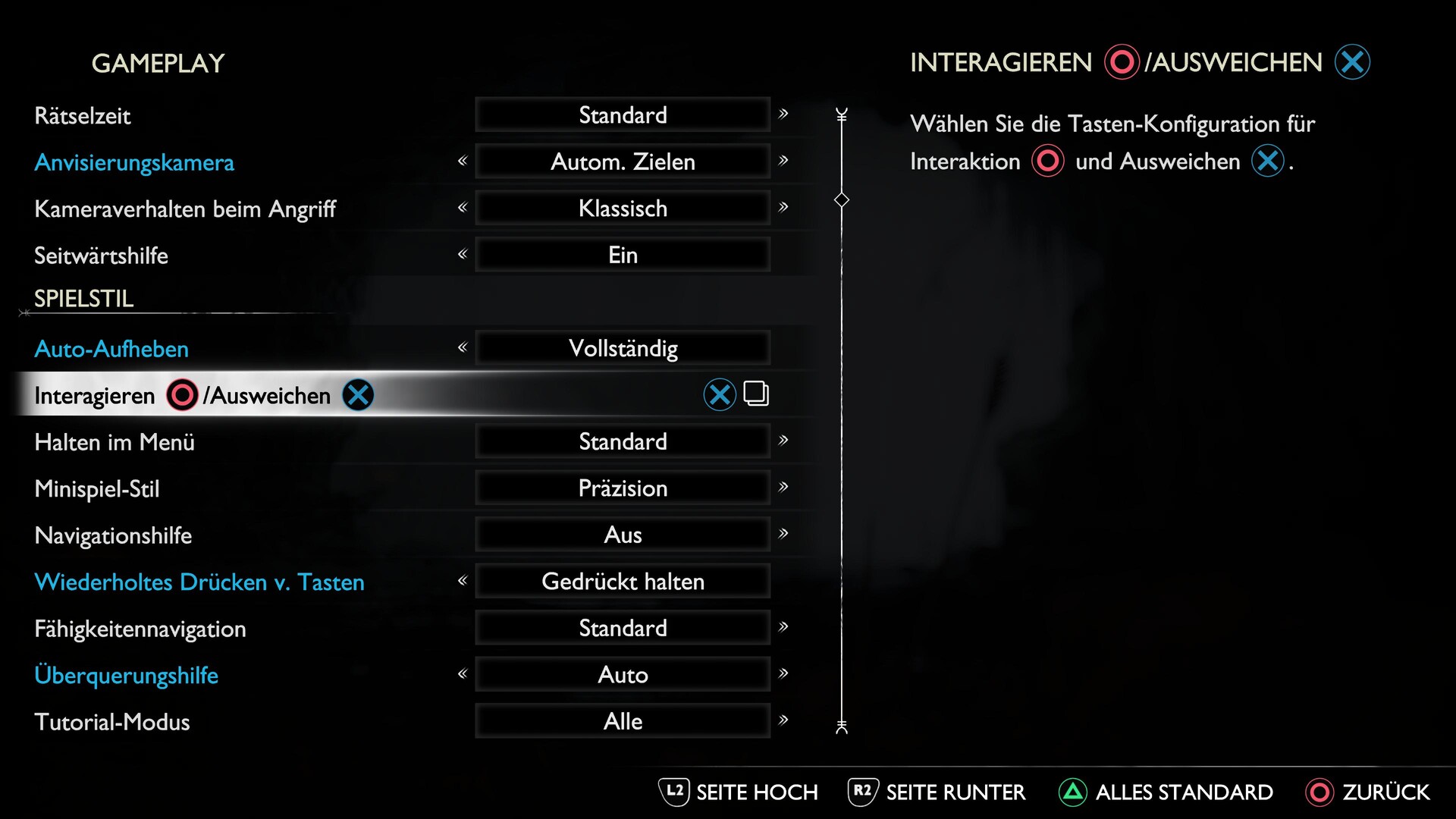The image size is (1456, 819).
Task: Click Alles Standard to reset settings
Action: coord(1166,792)
